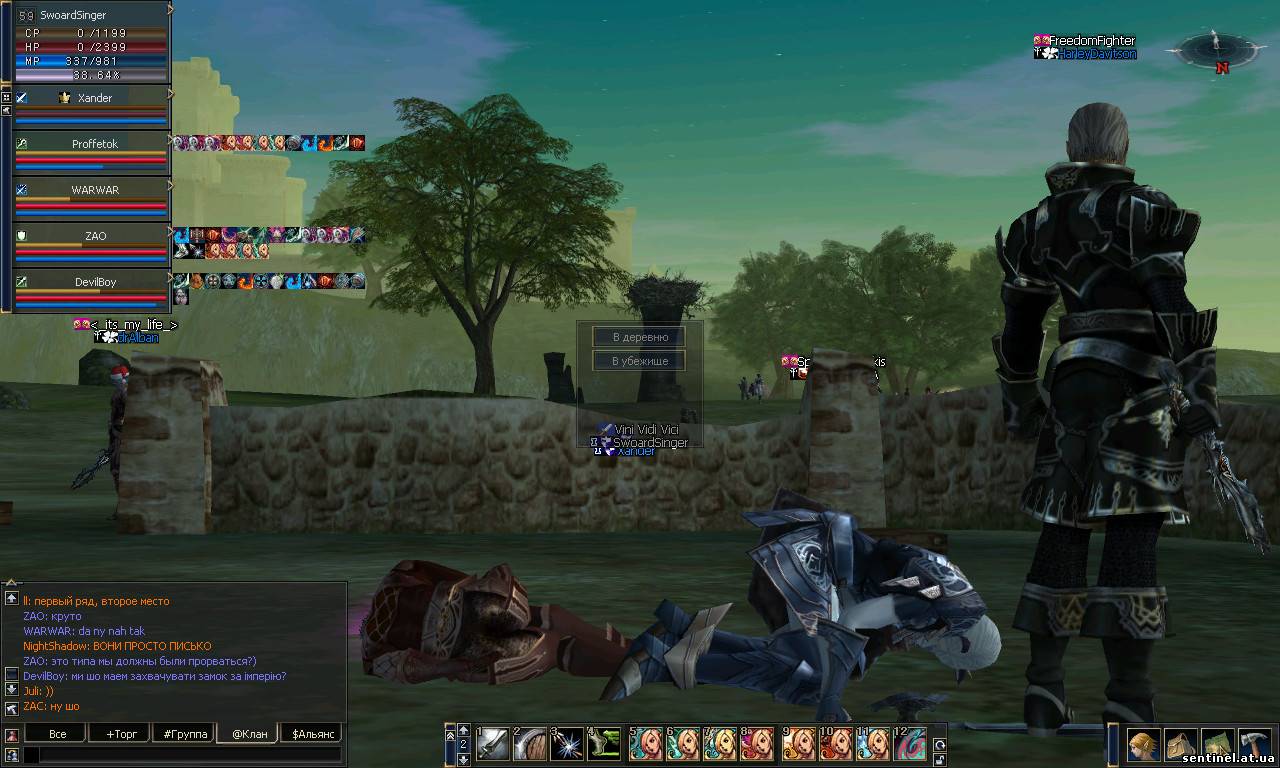Select the "@Клан" chat tab
Viewport: 1280px width, 768px height.
pyautogui.click(x=249, y=734)
